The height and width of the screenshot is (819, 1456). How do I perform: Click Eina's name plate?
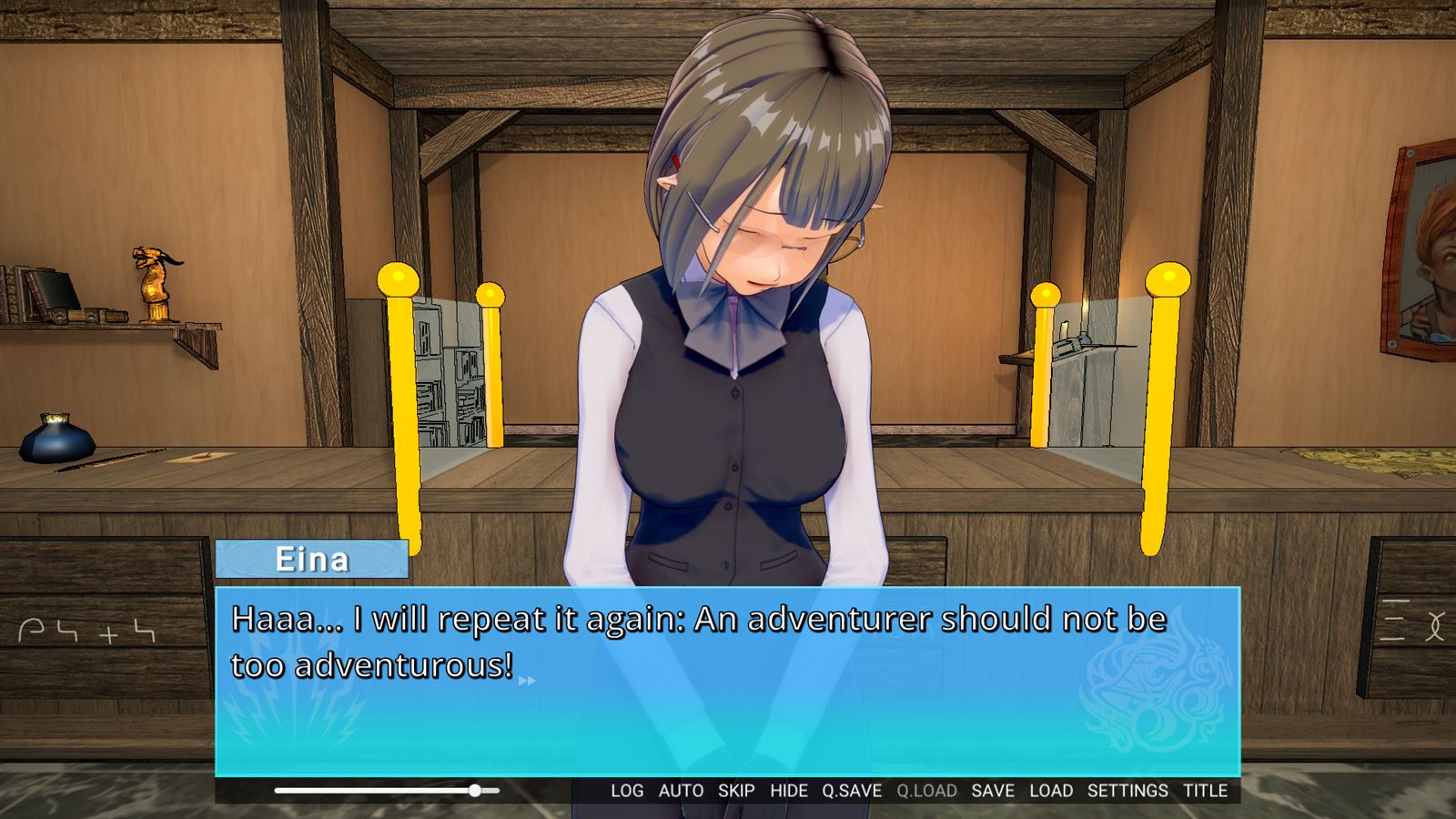(x=314, y=560)
